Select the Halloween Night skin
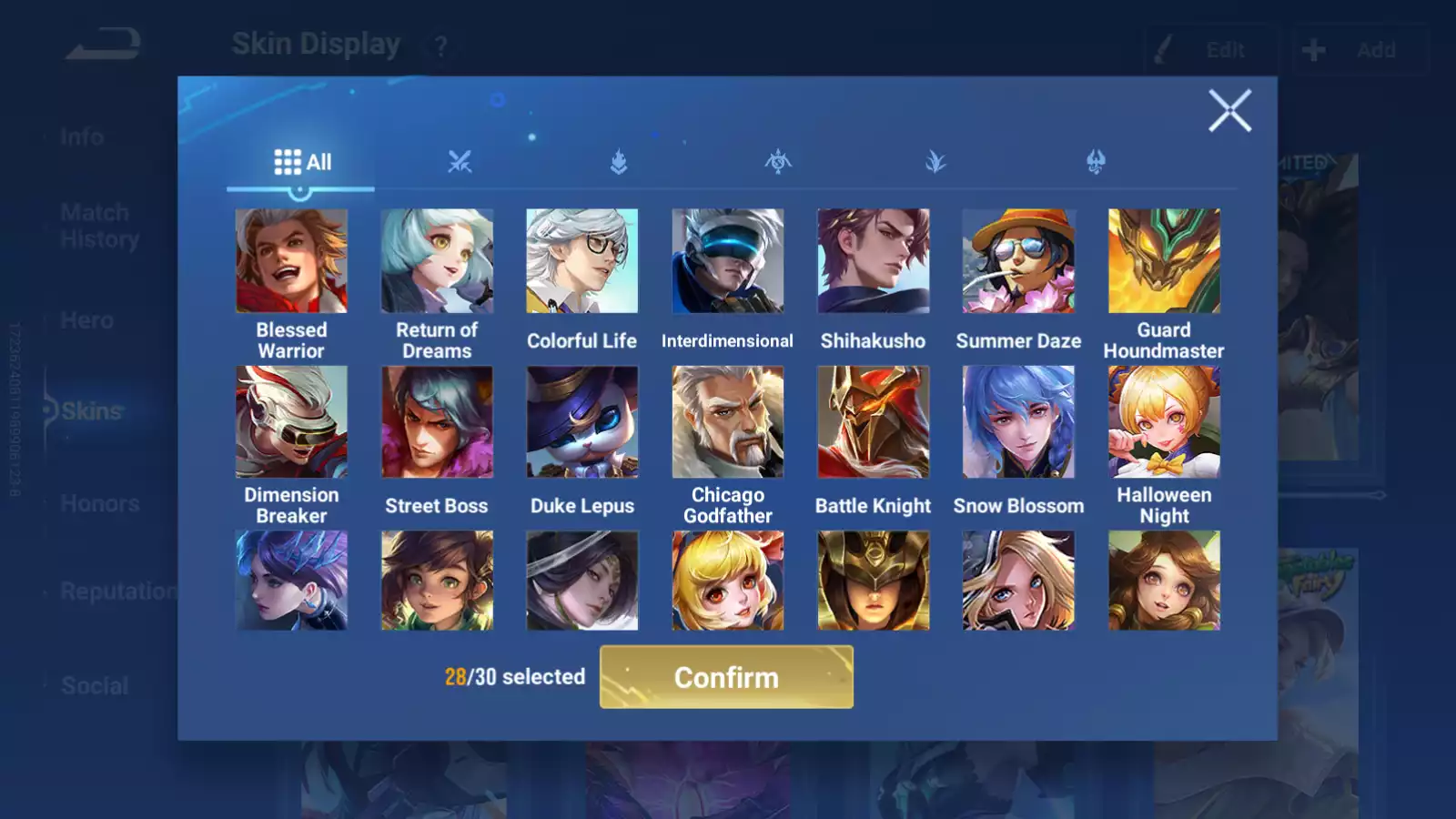Image resolution: width=1456 pixels, height=819 pixels. (x=1164, y=422)
